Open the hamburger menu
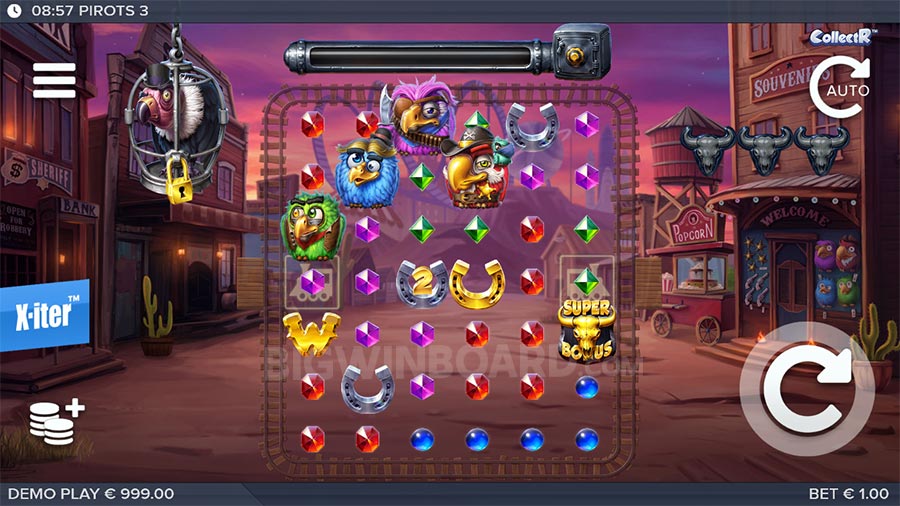The height and width of the screenshot is (506, 900). point(54,80)
